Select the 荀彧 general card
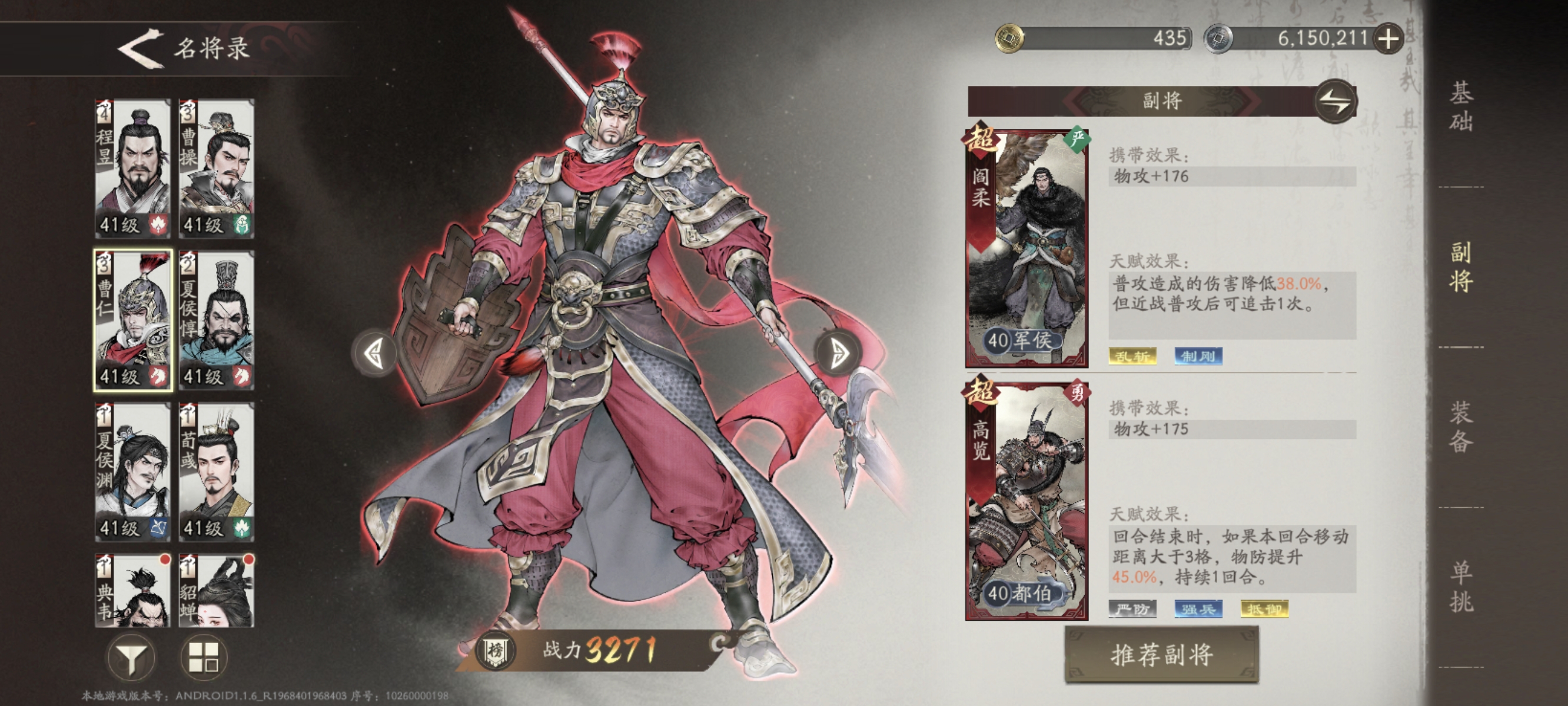This screenshot has height=706, width=1568. pyautogui.click(x=217, y=472)
